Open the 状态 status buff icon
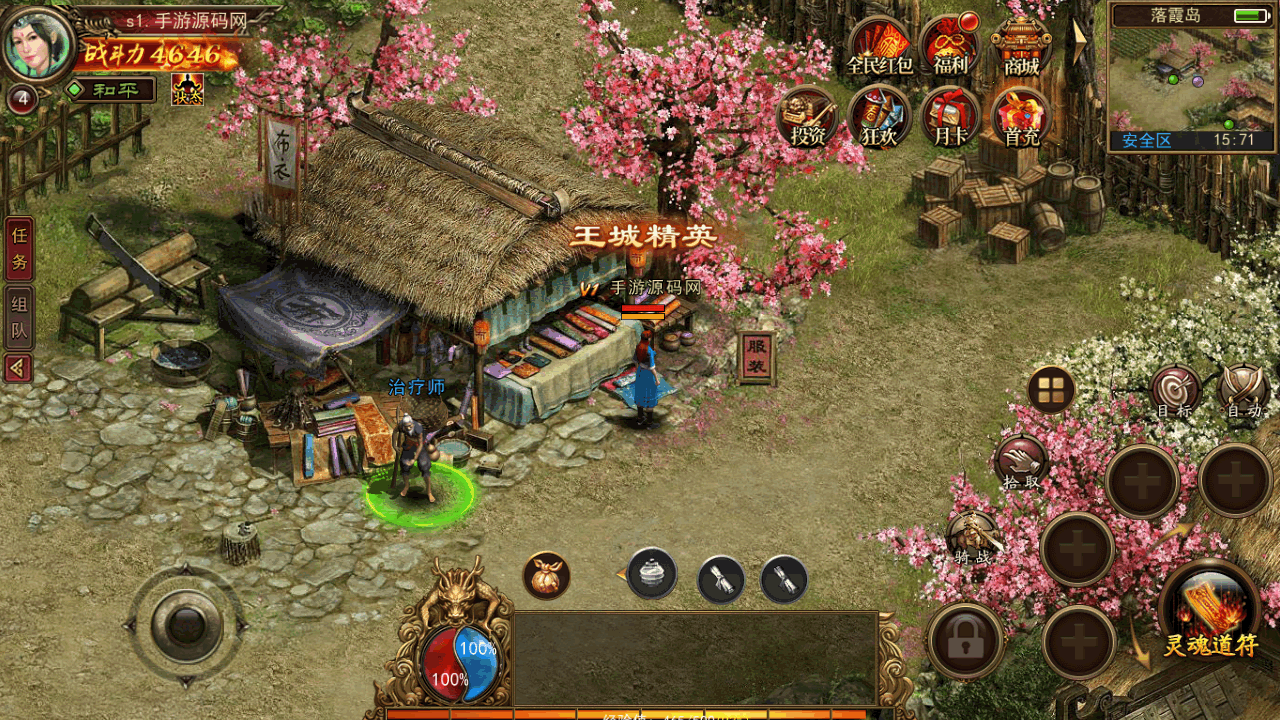 pos(187,90)
